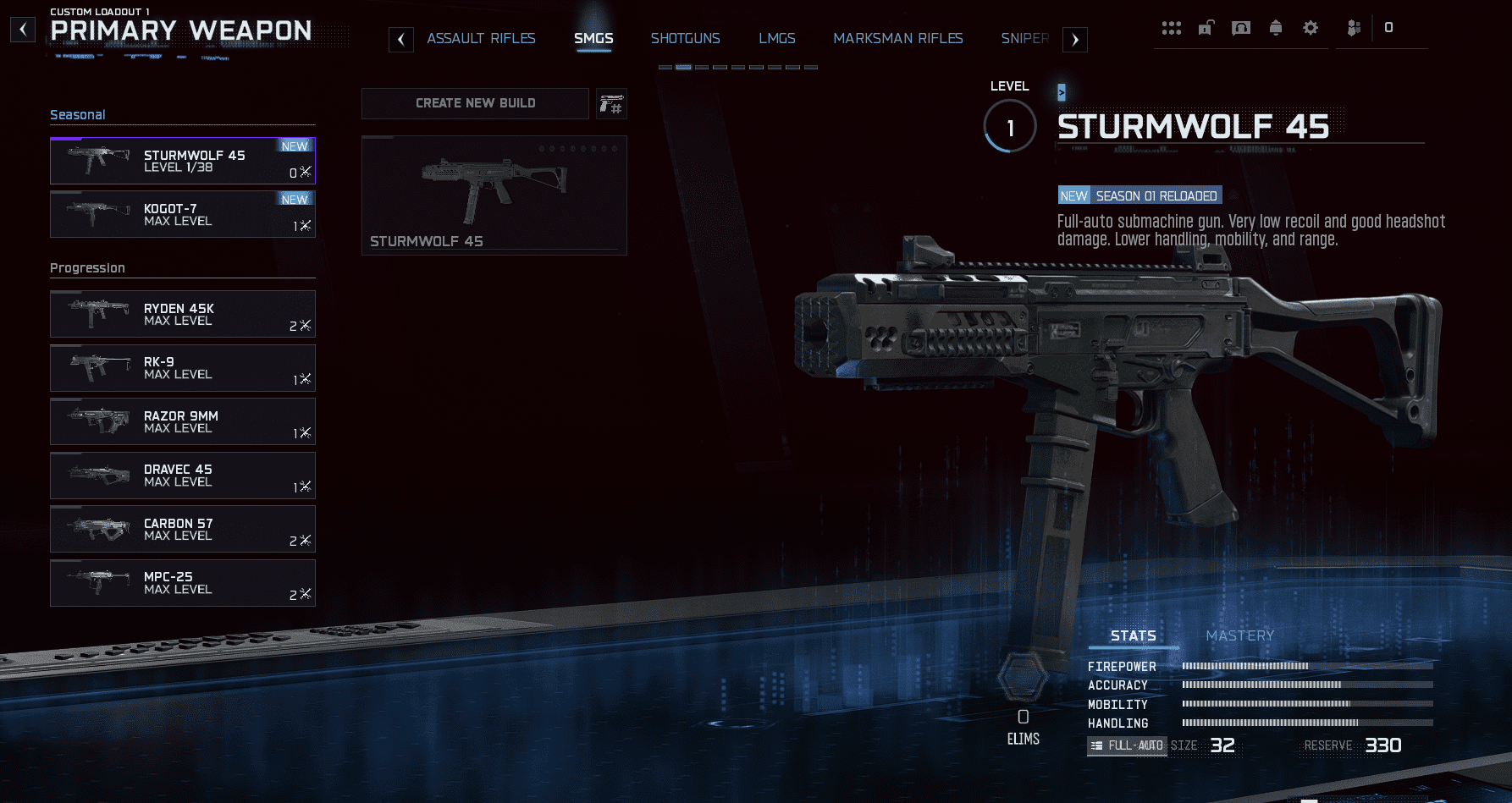Switch to the Assault Rifles tab

[x=481, y=39]
